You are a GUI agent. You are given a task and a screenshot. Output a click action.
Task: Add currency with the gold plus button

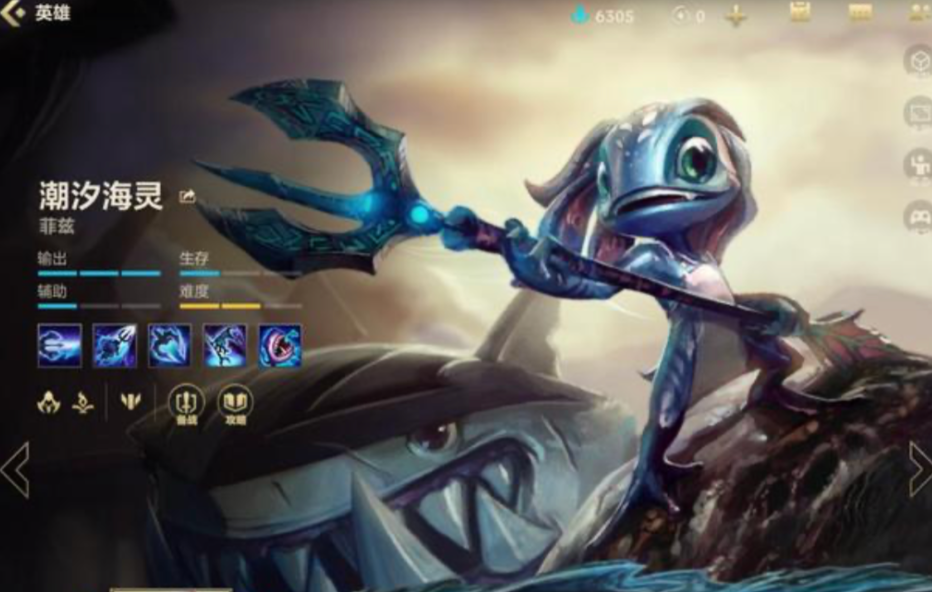point(737,16)
